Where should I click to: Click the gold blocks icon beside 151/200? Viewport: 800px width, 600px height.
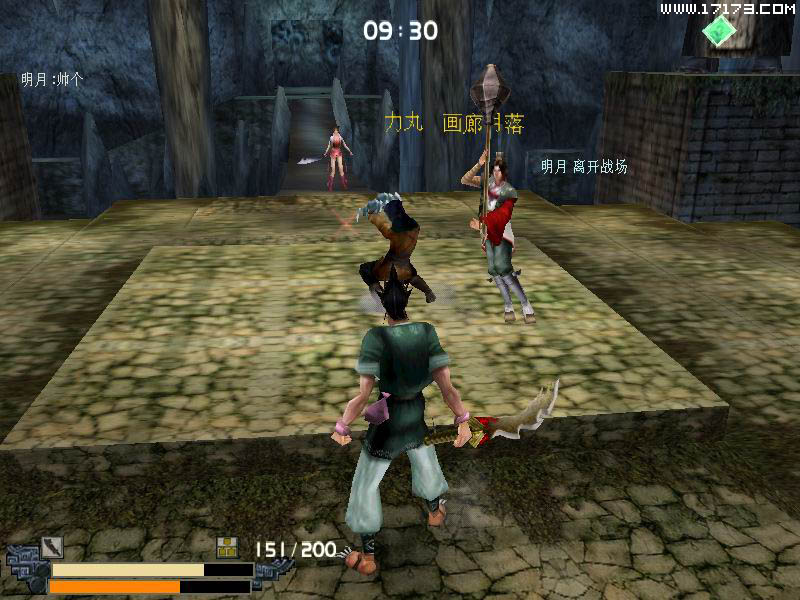coord(228,547)
